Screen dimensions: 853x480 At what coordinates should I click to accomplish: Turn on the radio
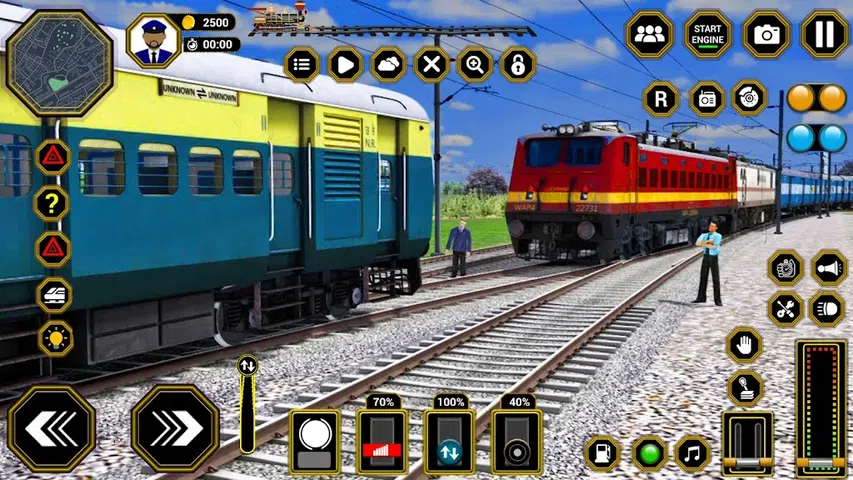click(x=707, y=99)
